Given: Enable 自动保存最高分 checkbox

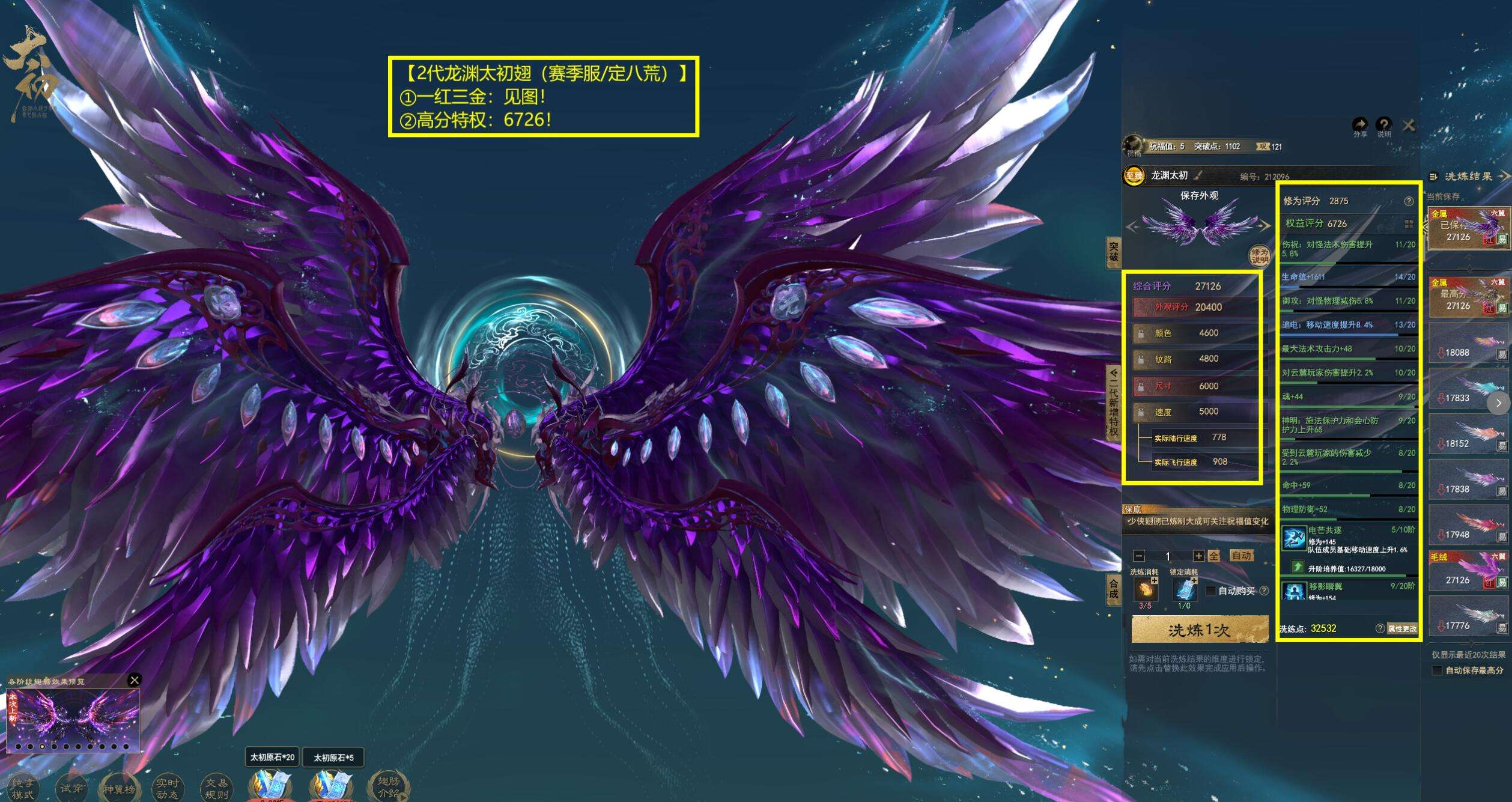Looking at the screenshot, I should click(x=1437, y=670).
